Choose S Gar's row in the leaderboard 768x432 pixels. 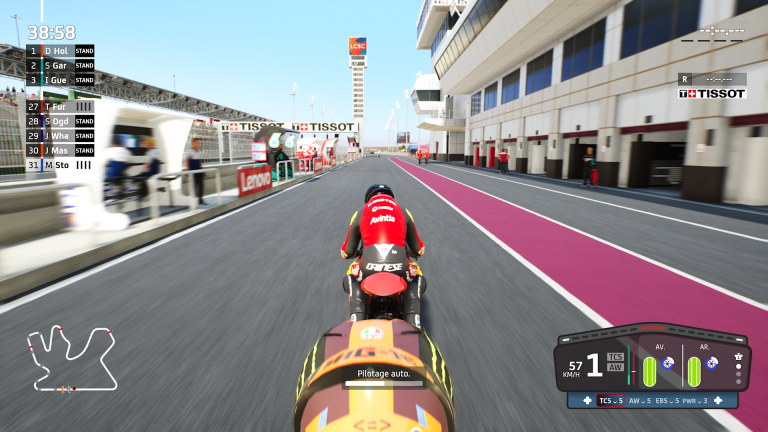tap(60, 65)
